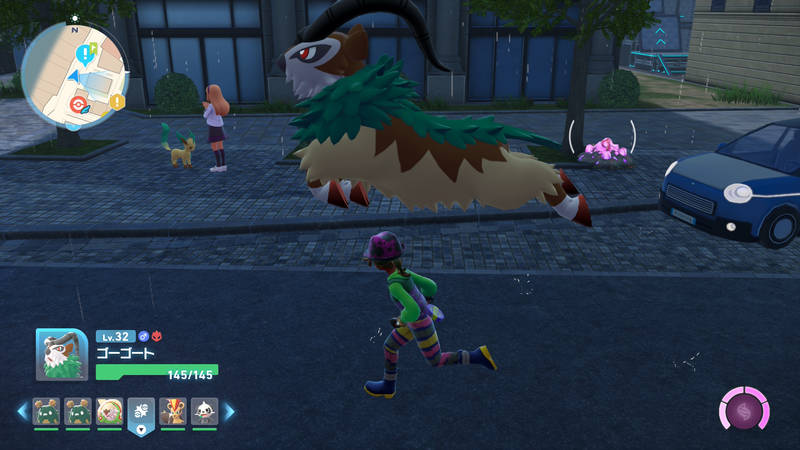Image resolution: width=800 pixels, height=450 pixels.
Task: Switch to the orange fire Pokémon slot
Action: click(172, 411)
